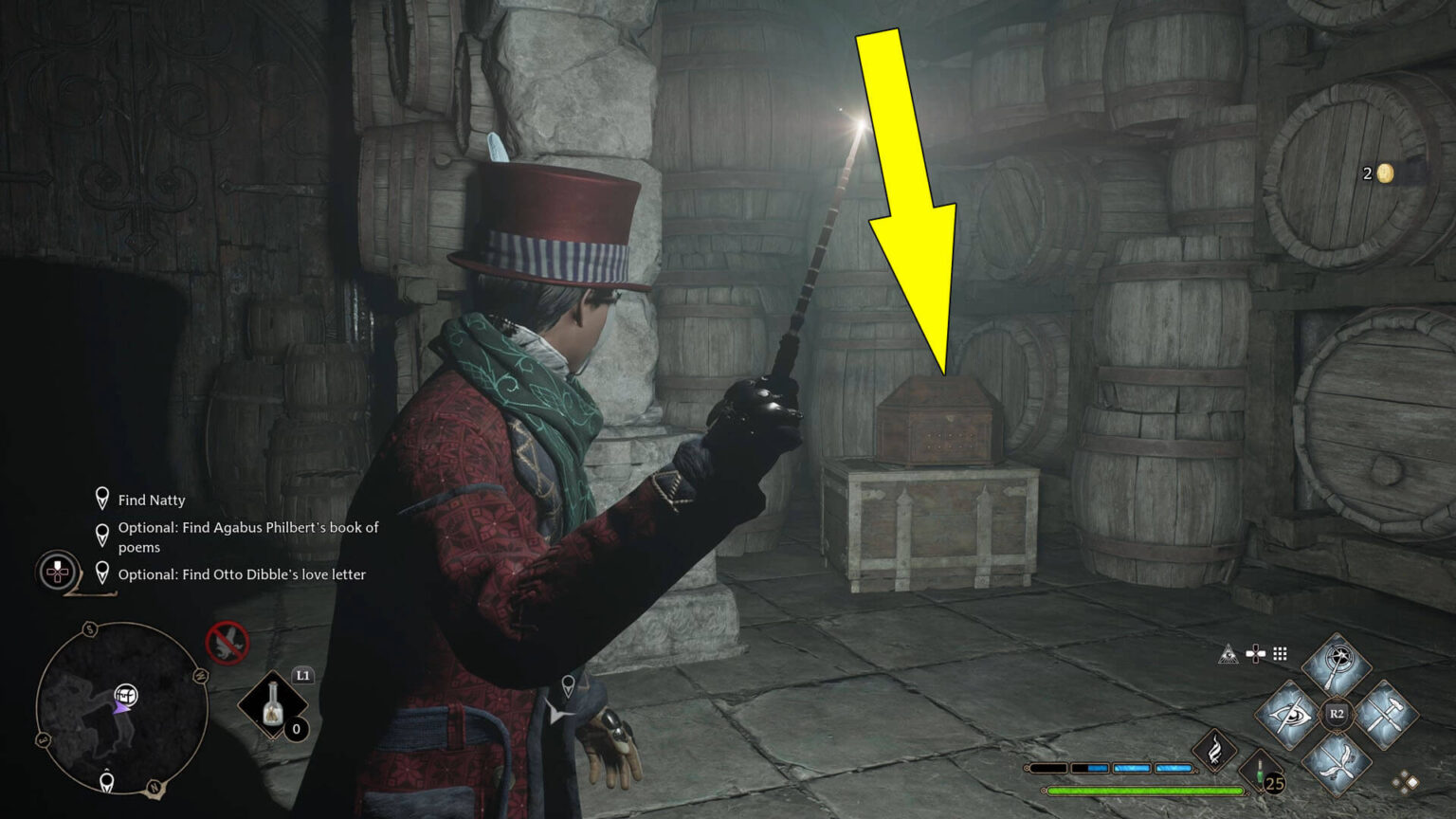Select the Find Natty objective

pos(151,500)
